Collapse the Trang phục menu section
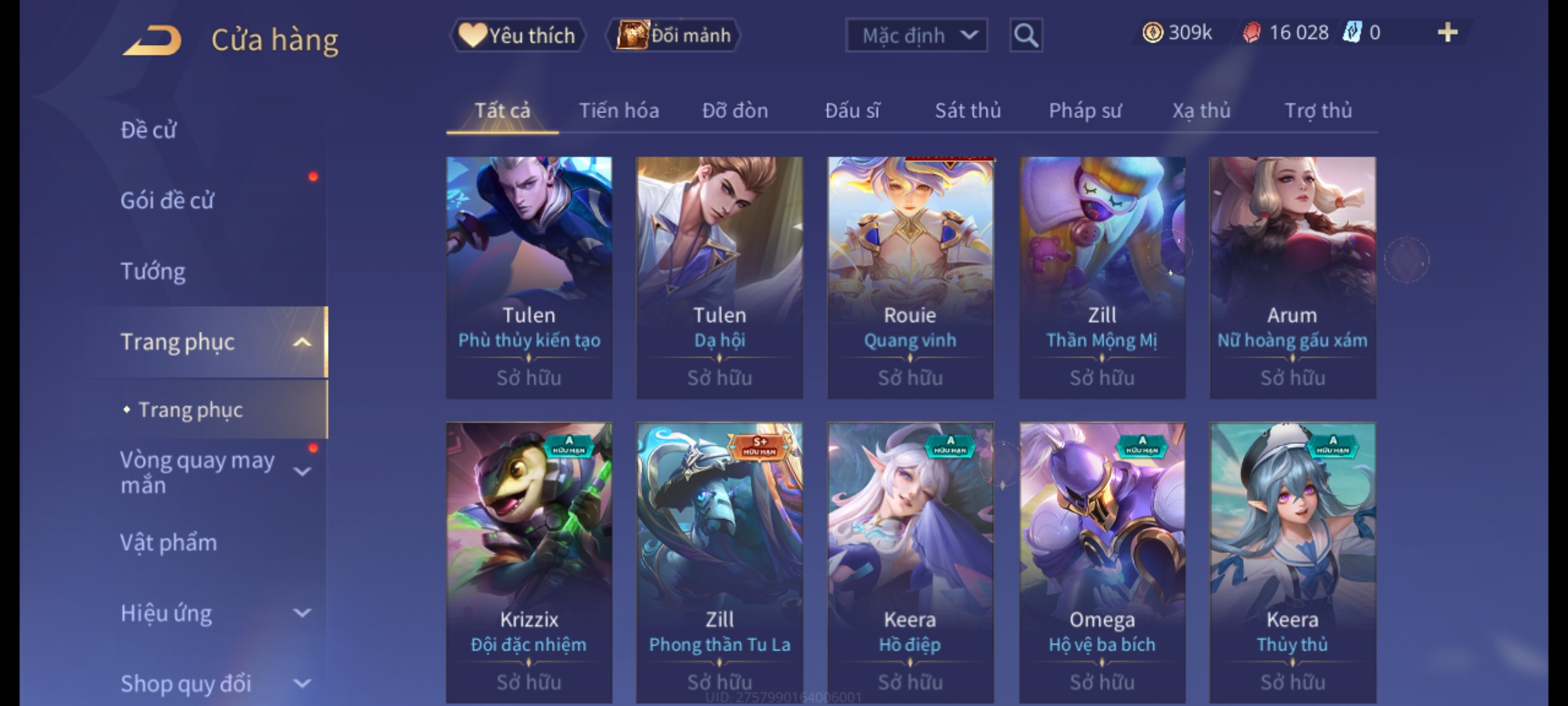 [x=302, y=342]
